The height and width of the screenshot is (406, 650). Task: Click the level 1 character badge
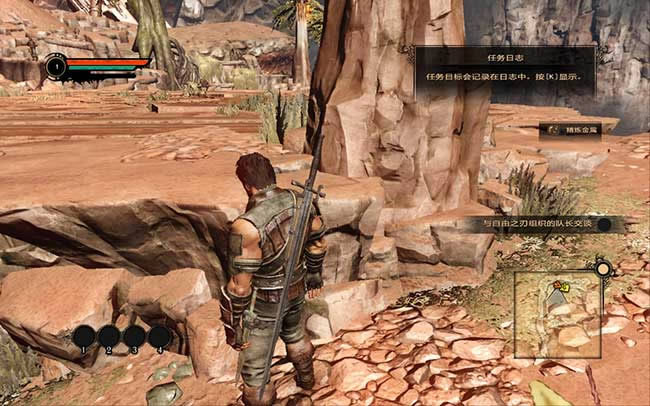tap(55, 67)
